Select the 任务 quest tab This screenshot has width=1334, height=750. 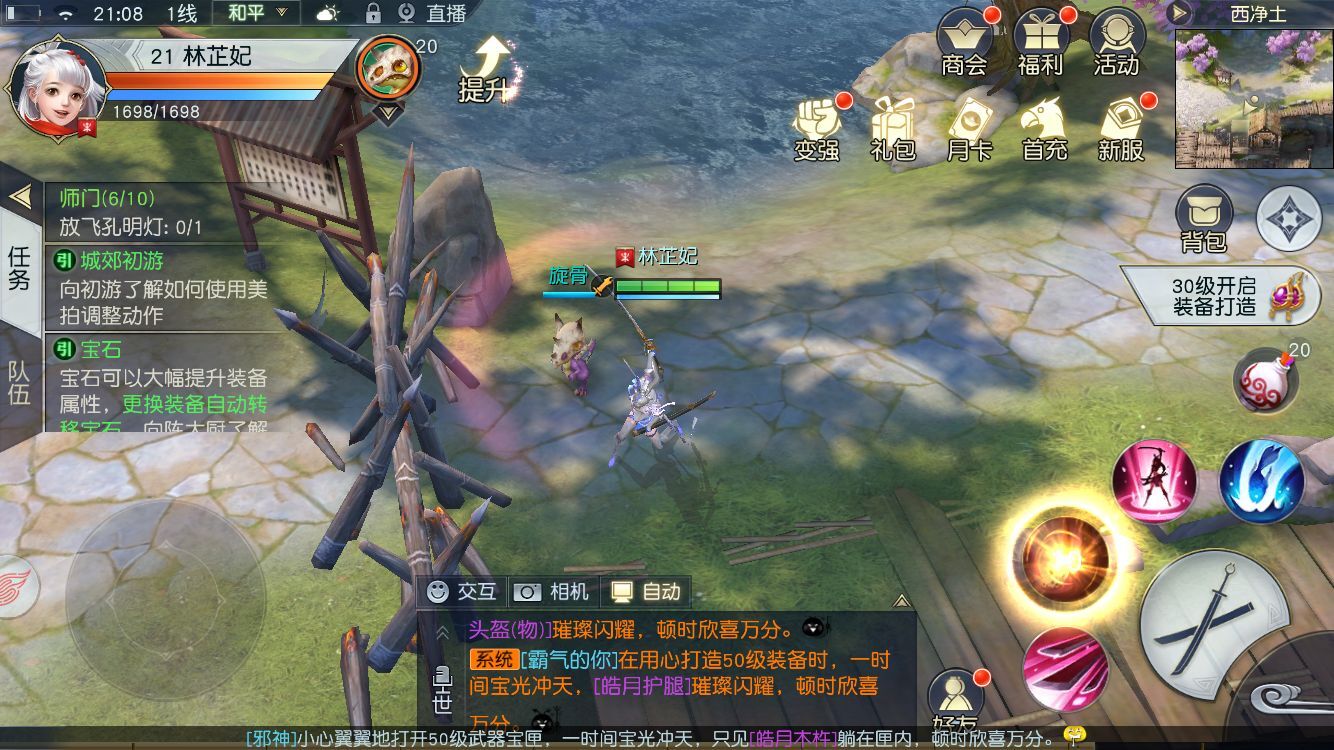coord(20,267)
